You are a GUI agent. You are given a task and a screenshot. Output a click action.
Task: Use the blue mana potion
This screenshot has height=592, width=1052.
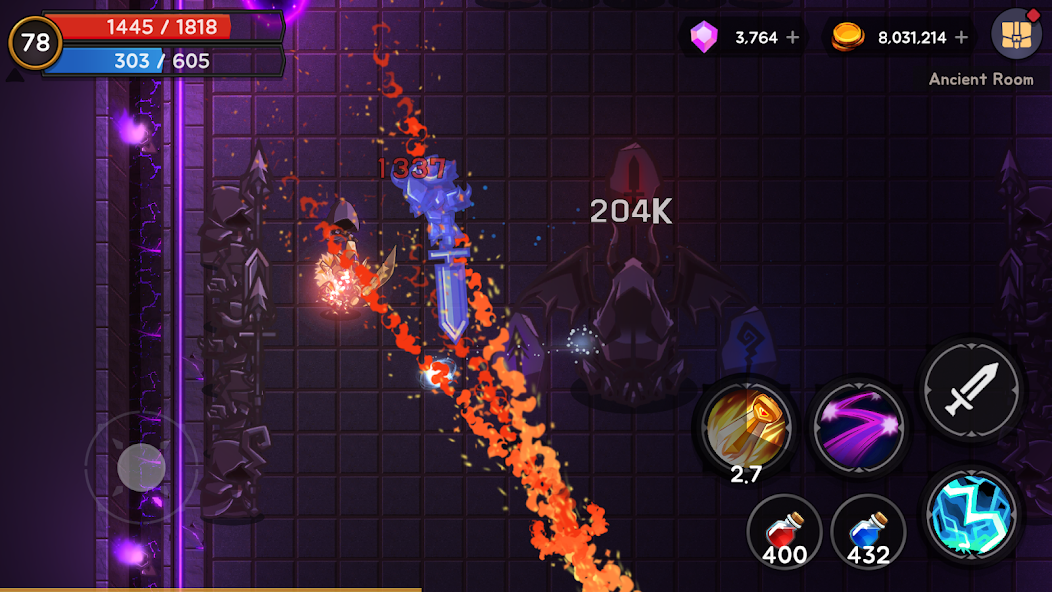[x=868, y=531]
